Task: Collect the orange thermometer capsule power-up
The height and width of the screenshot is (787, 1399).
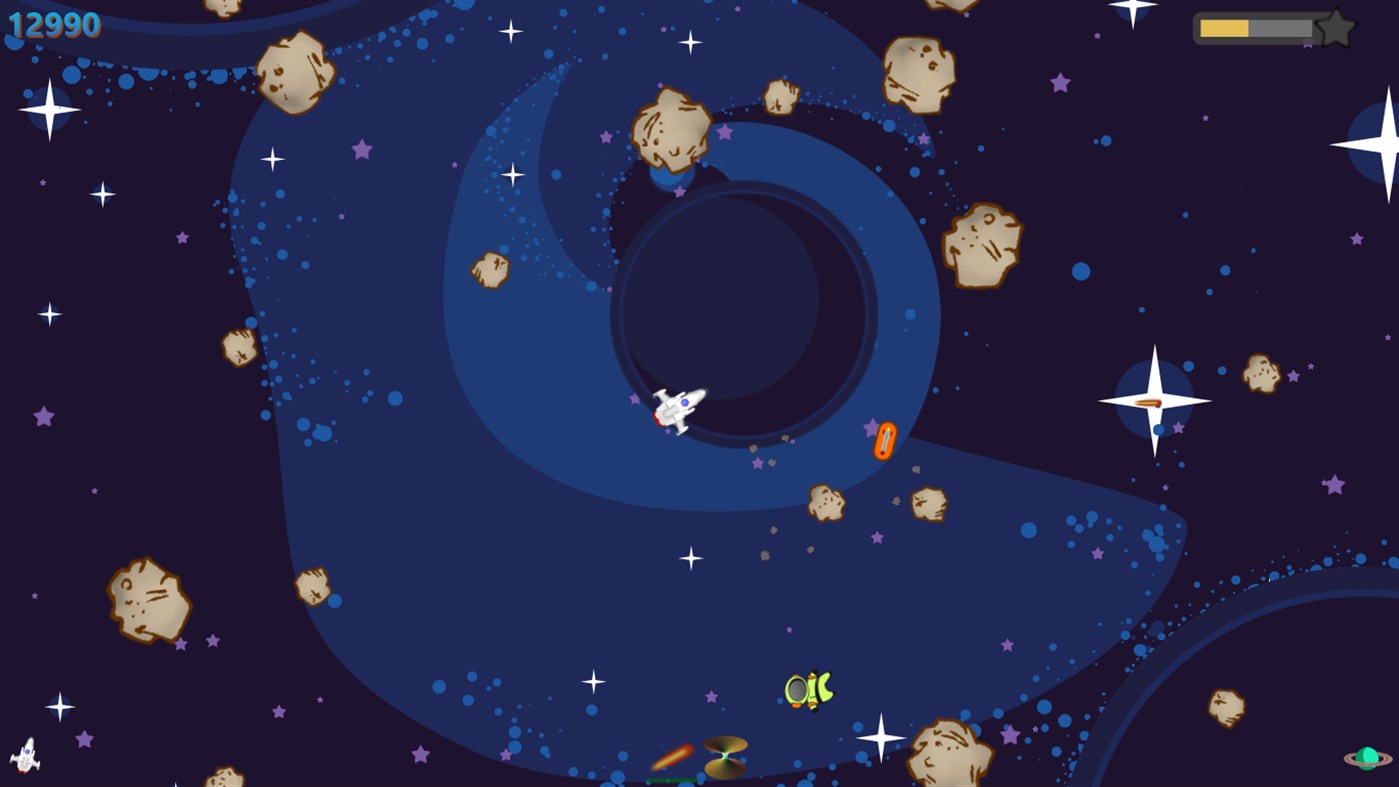Action: [884, 437]
